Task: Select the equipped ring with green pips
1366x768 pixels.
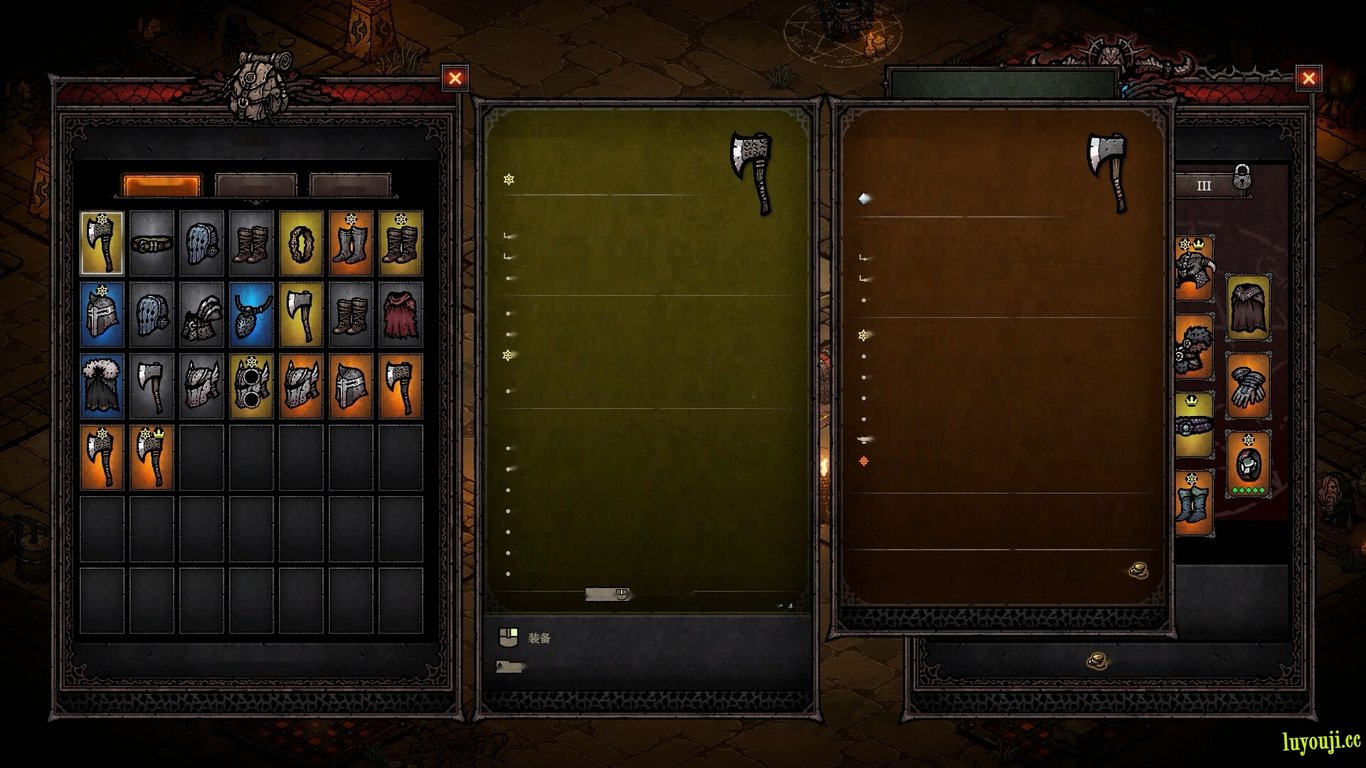Action: tap(1248, 463)
